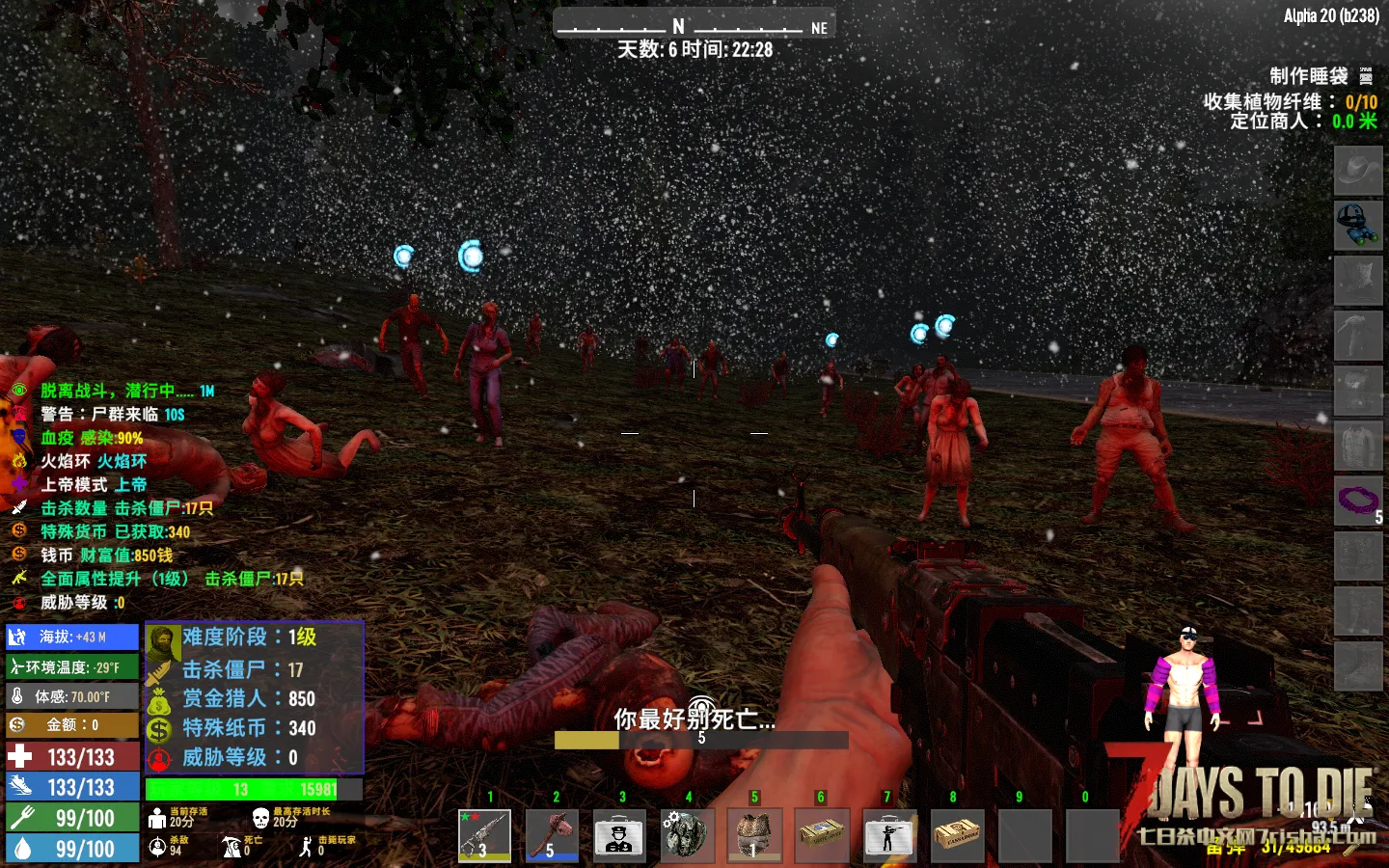Click the jacket equipment slot
The height and width of the screenshot is (868, 1389).
pyautogui.click(x=1357, y=446)
